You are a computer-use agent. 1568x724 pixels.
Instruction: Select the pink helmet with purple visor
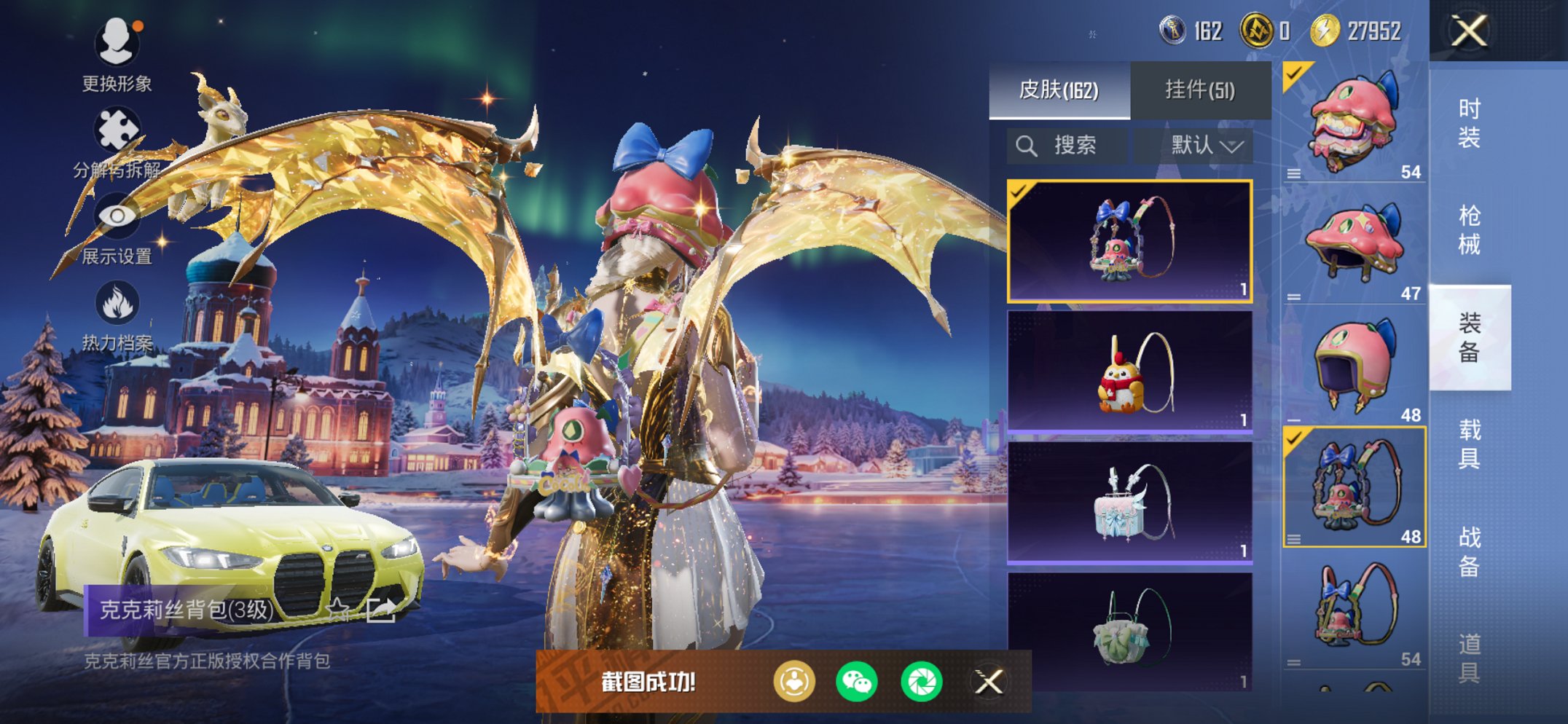pos(1354,364)
